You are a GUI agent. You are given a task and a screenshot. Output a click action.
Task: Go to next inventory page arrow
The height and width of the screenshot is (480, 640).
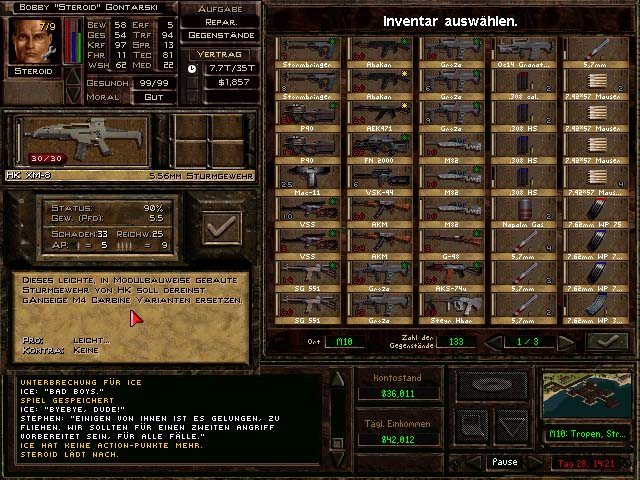pos(566,342)
